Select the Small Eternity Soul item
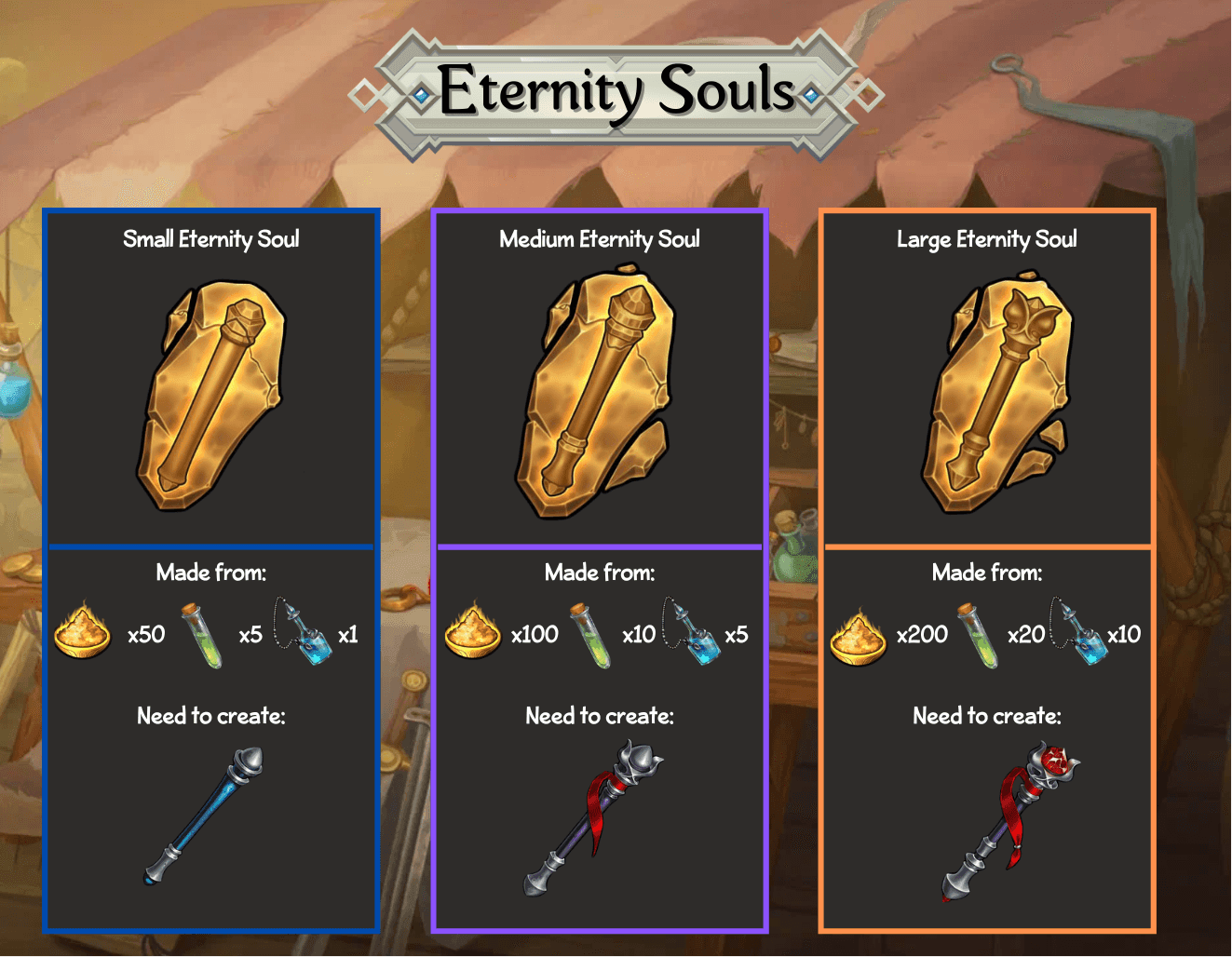Screen dimensions: 1232x957 (x=212, y=396)
